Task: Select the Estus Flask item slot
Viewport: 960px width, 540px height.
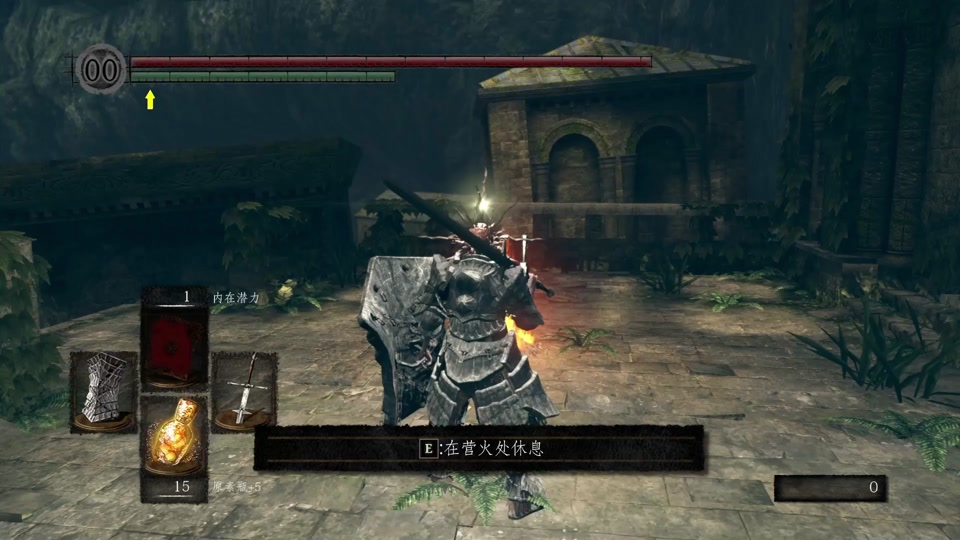Action: pyautogui.click(x=174, y=438)
